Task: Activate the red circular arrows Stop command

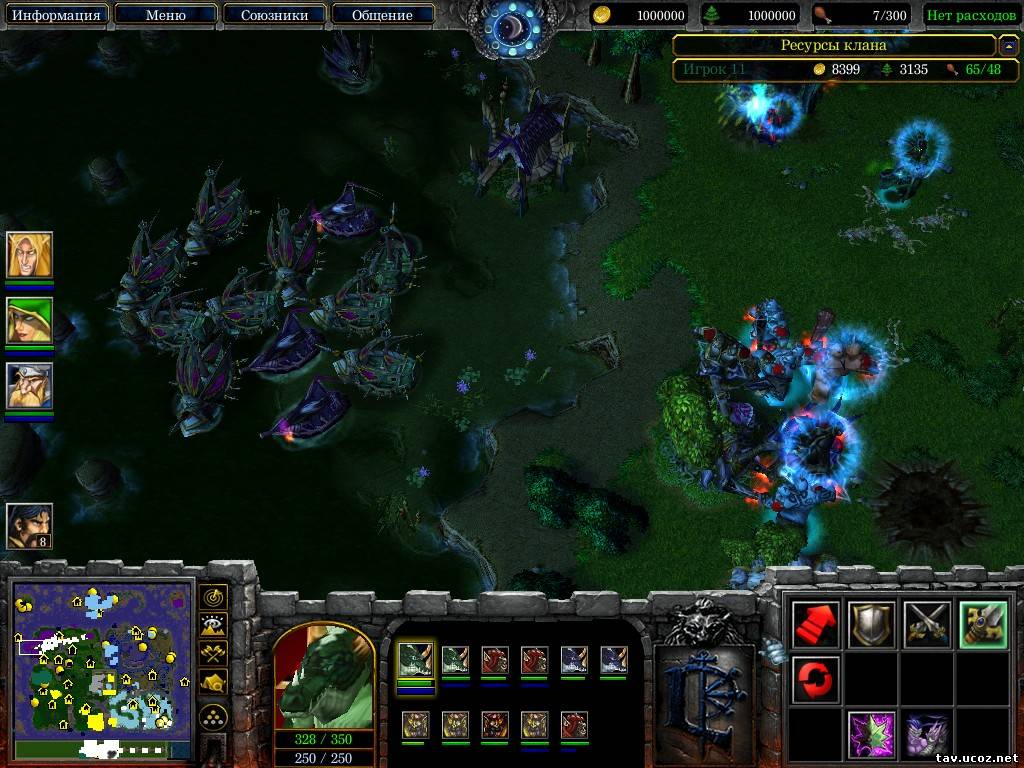Action: point(814,680)
